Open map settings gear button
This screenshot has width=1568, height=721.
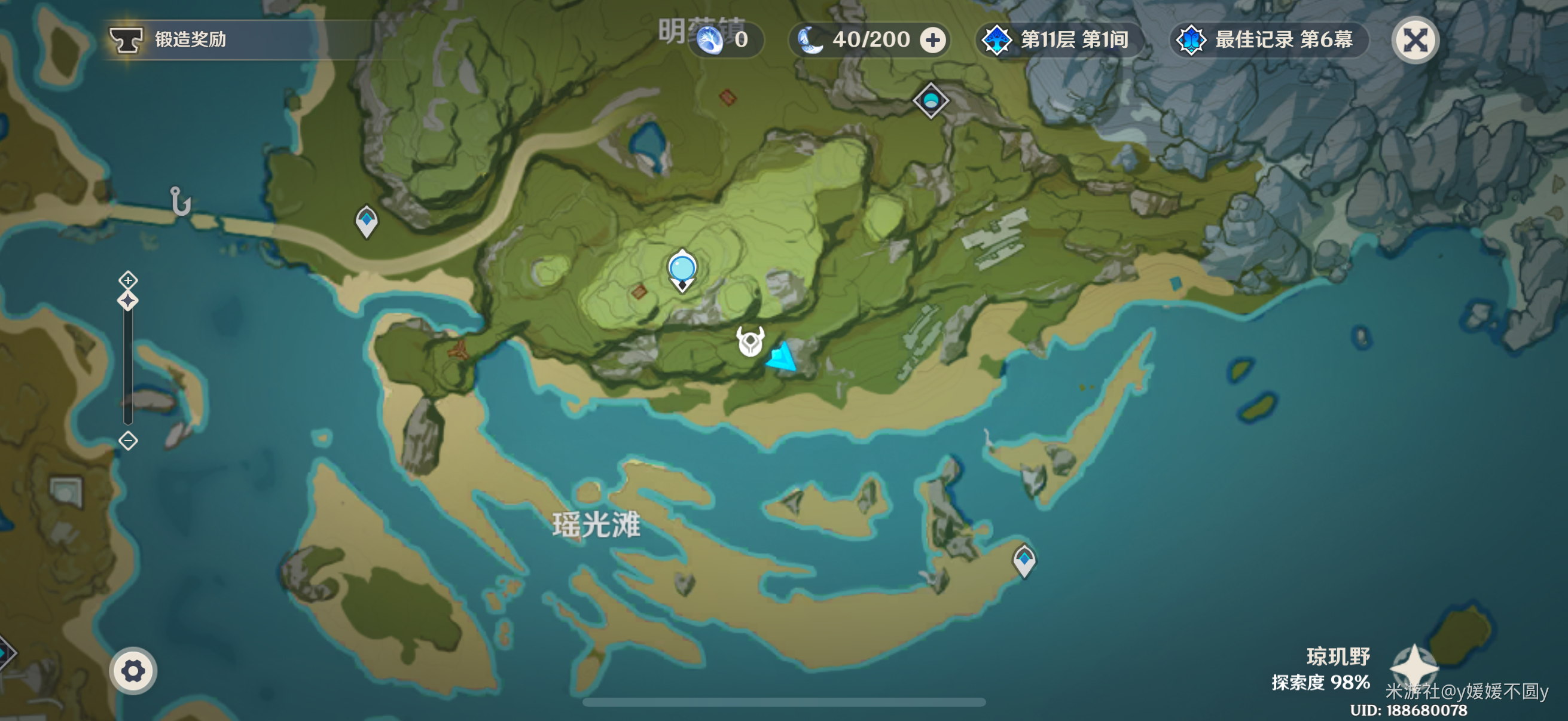tap(133, 671)
